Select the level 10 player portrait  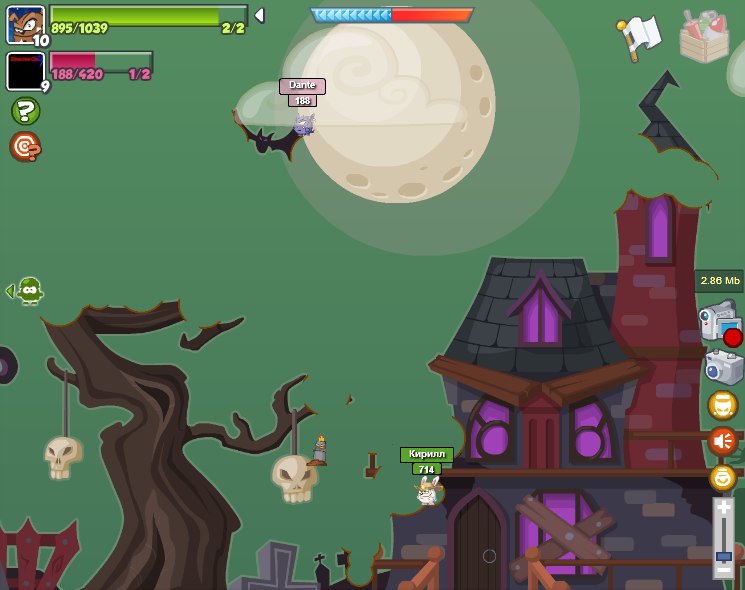point(25,24)
